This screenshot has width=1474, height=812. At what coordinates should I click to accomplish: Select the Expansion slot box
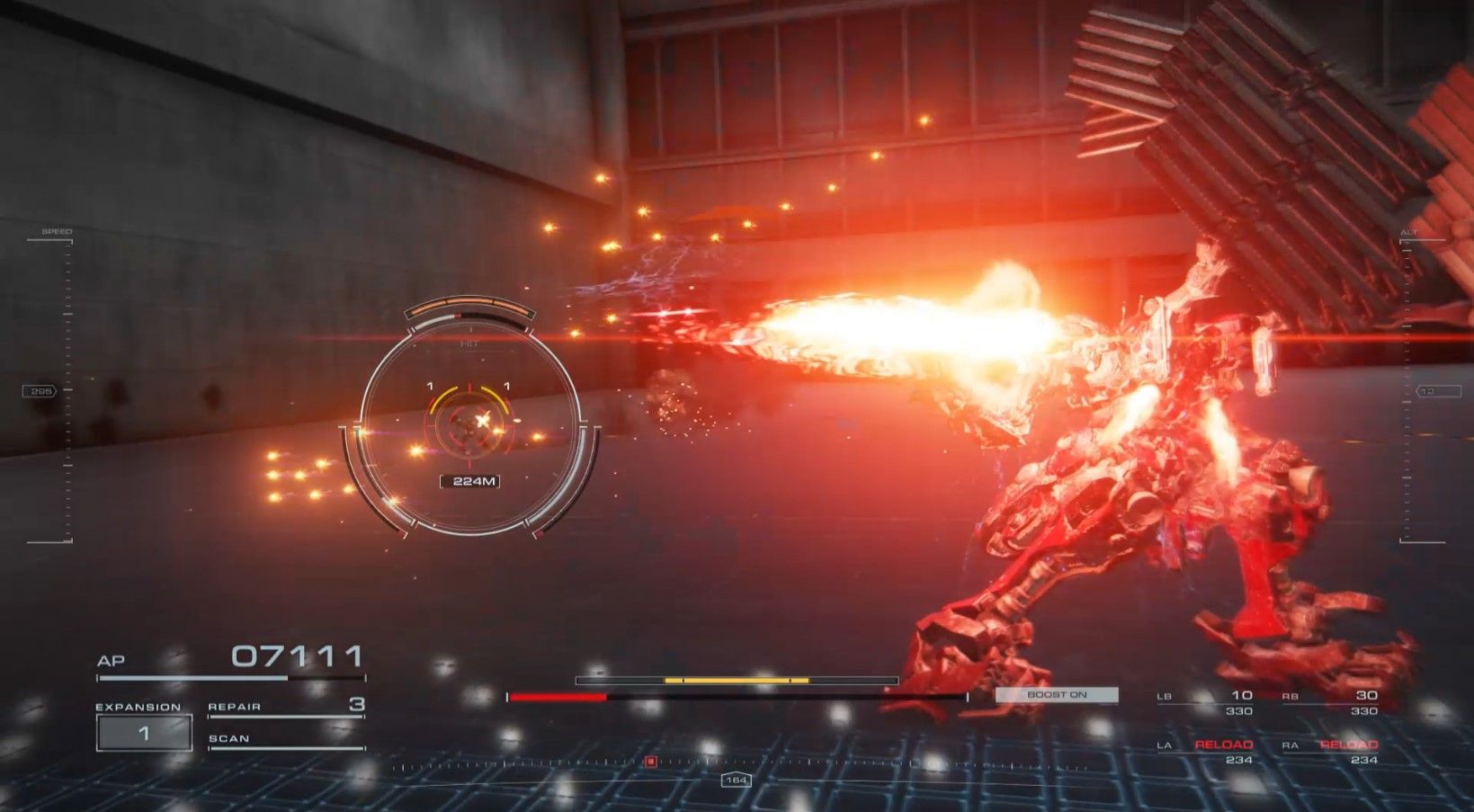pos(144,733)
